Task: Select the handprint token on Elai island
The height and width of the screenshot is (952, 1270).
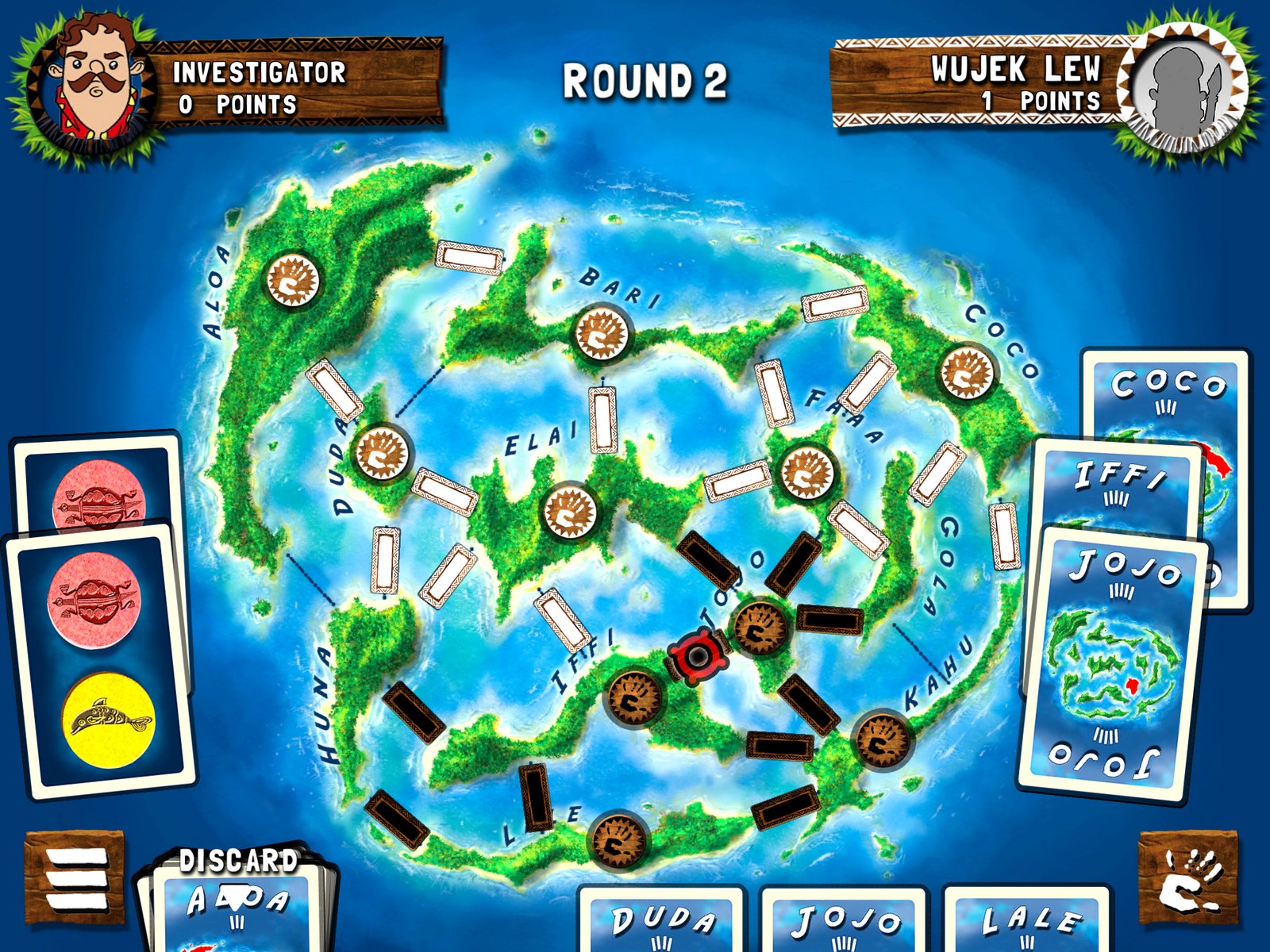Action: [569, 510]
